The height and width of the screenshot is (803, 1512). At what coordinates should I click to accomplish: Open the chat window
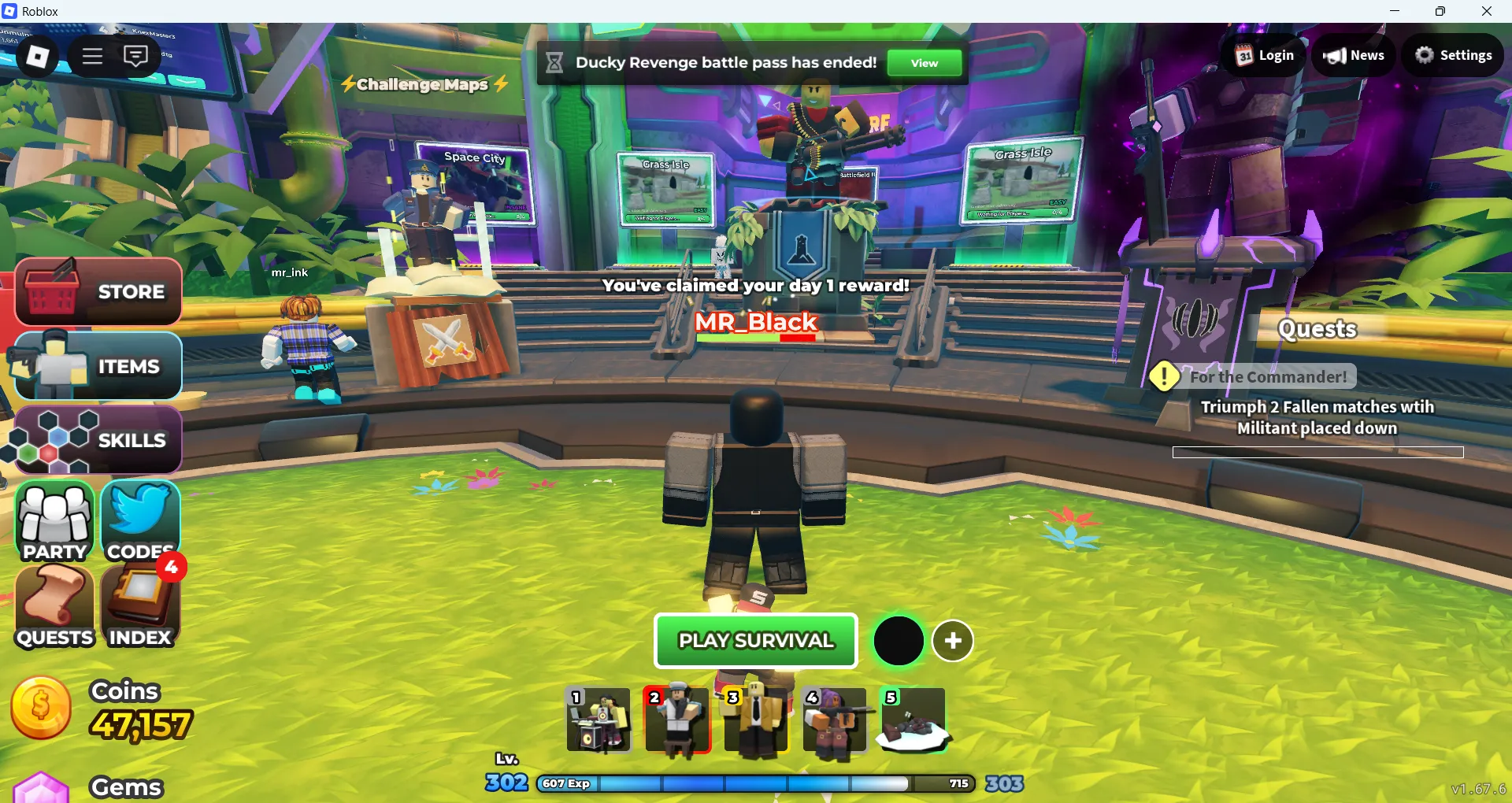[136, 55]
